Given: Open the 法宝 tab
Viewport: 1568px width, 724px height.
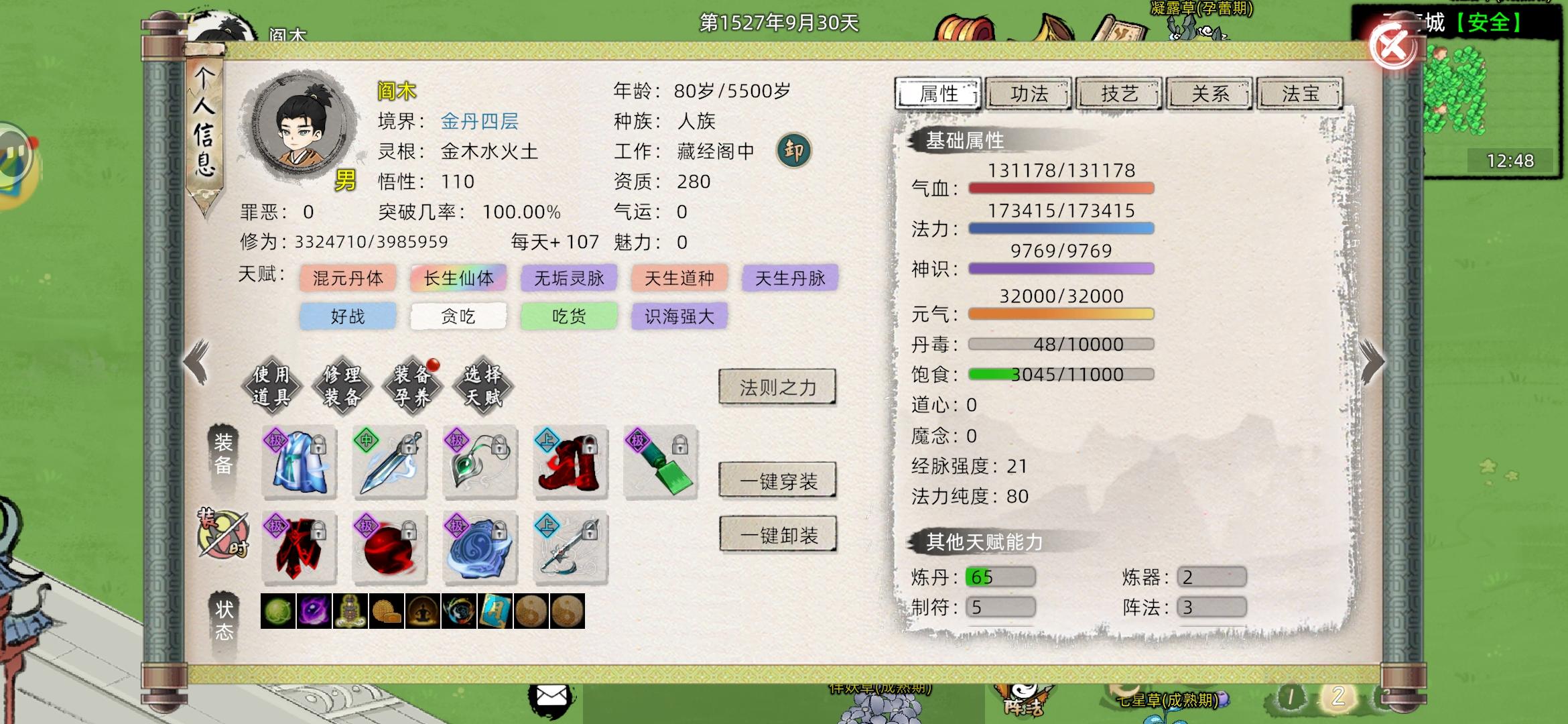Looking at the screenshot, I should click(1299, 94).
